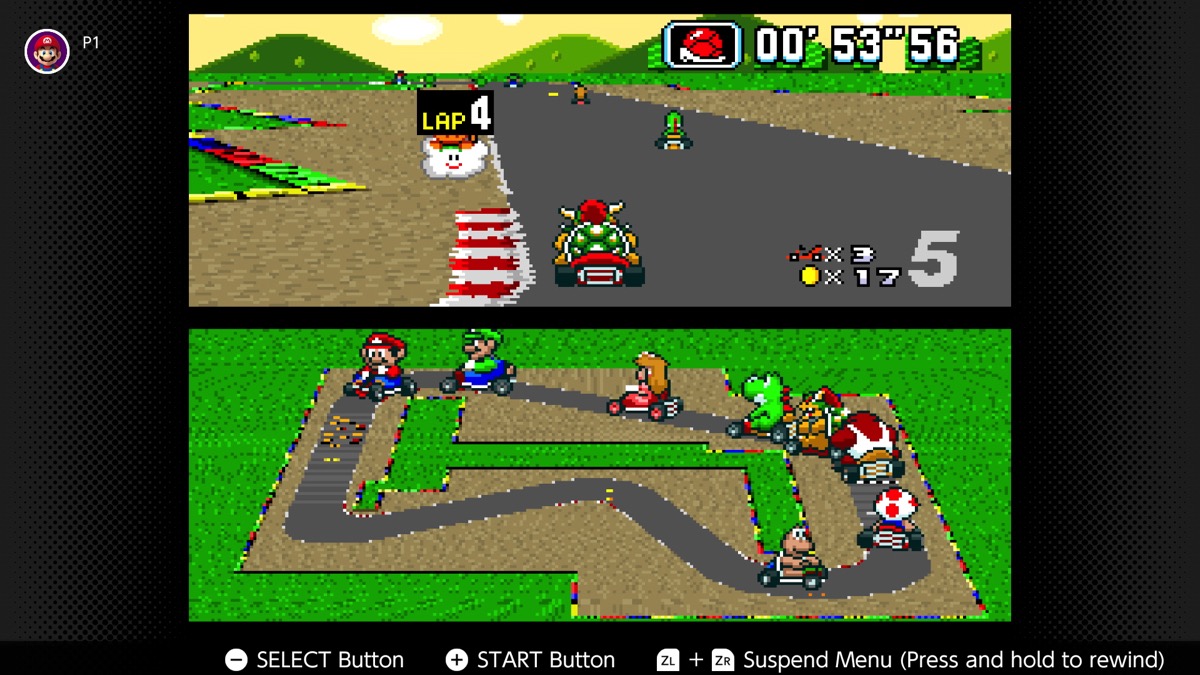The width and height of the screenshot is (1200, 675).
Task: Select the Player 1 Mario avatar icon
Action: tap(46, 50)
